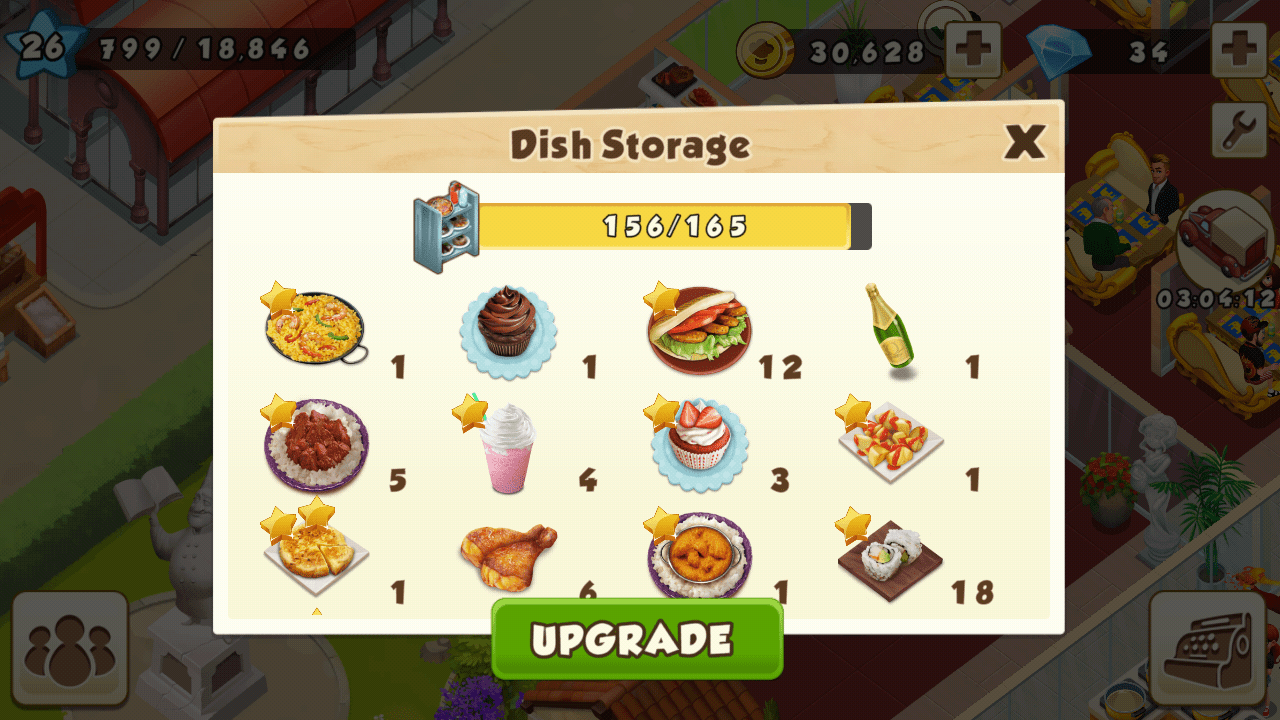
Task: Select the sandwich dish with 12 stored
Action: [x=699, y=329]
